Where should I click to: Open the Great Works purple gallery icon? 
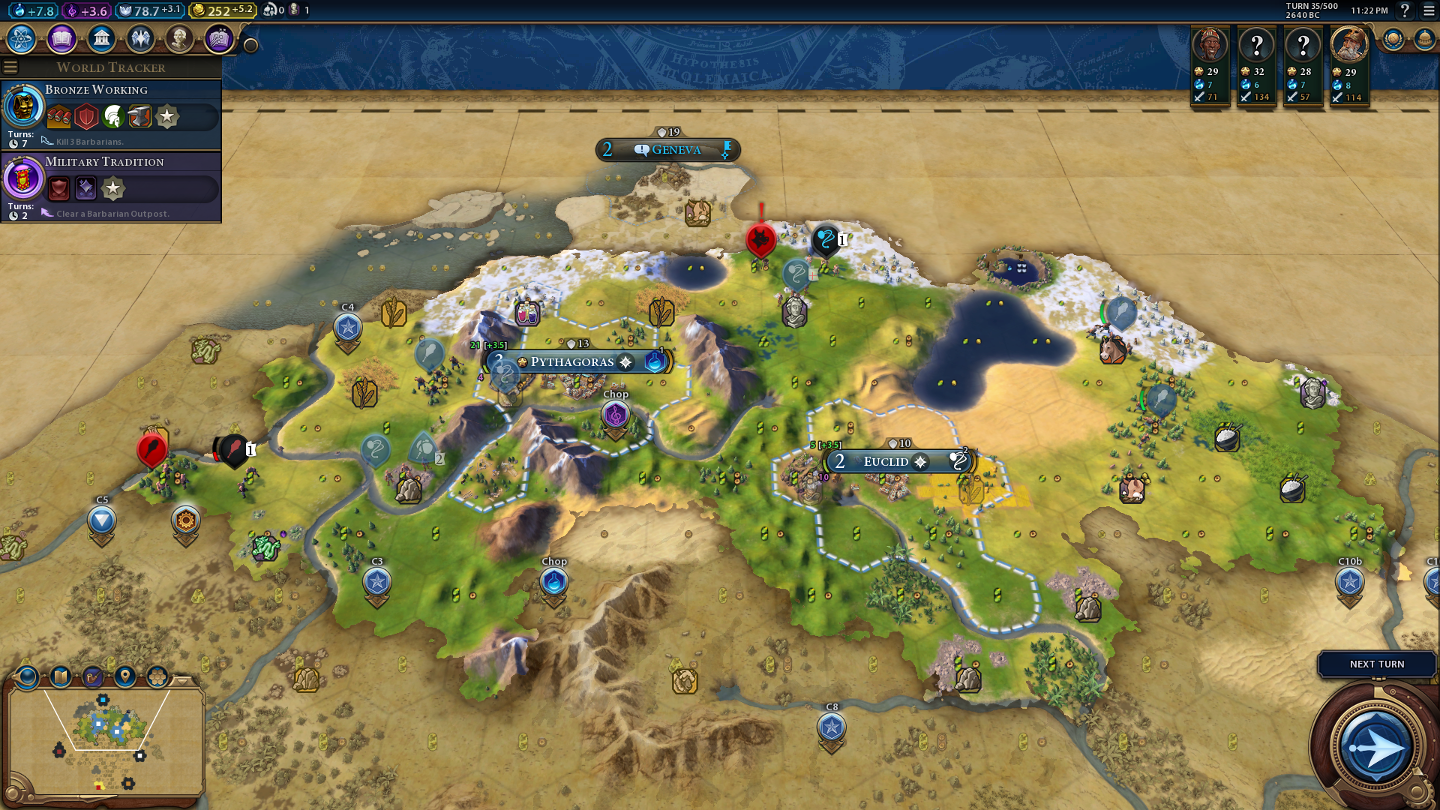point(219,39)
